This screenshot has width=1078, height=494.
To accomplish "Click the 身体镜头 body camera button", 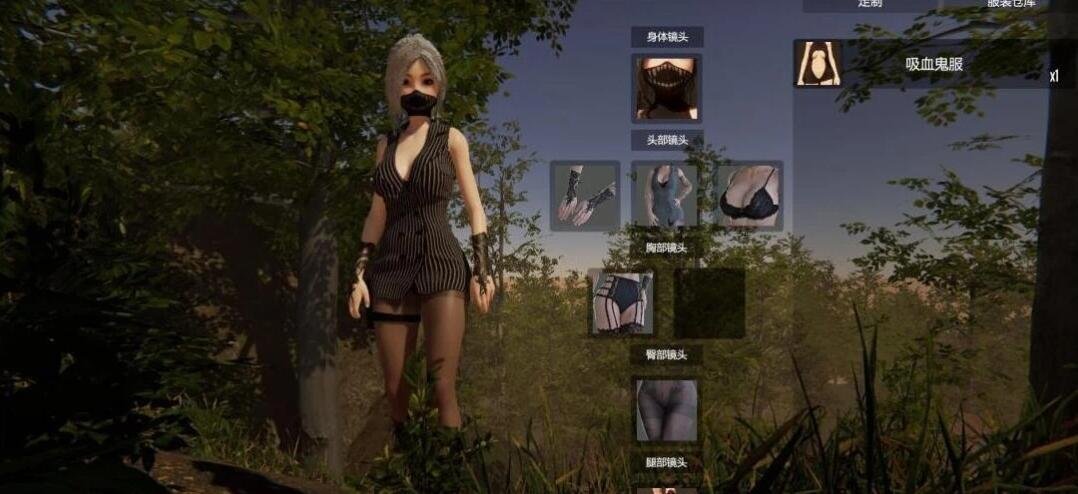I will point(667,37).
